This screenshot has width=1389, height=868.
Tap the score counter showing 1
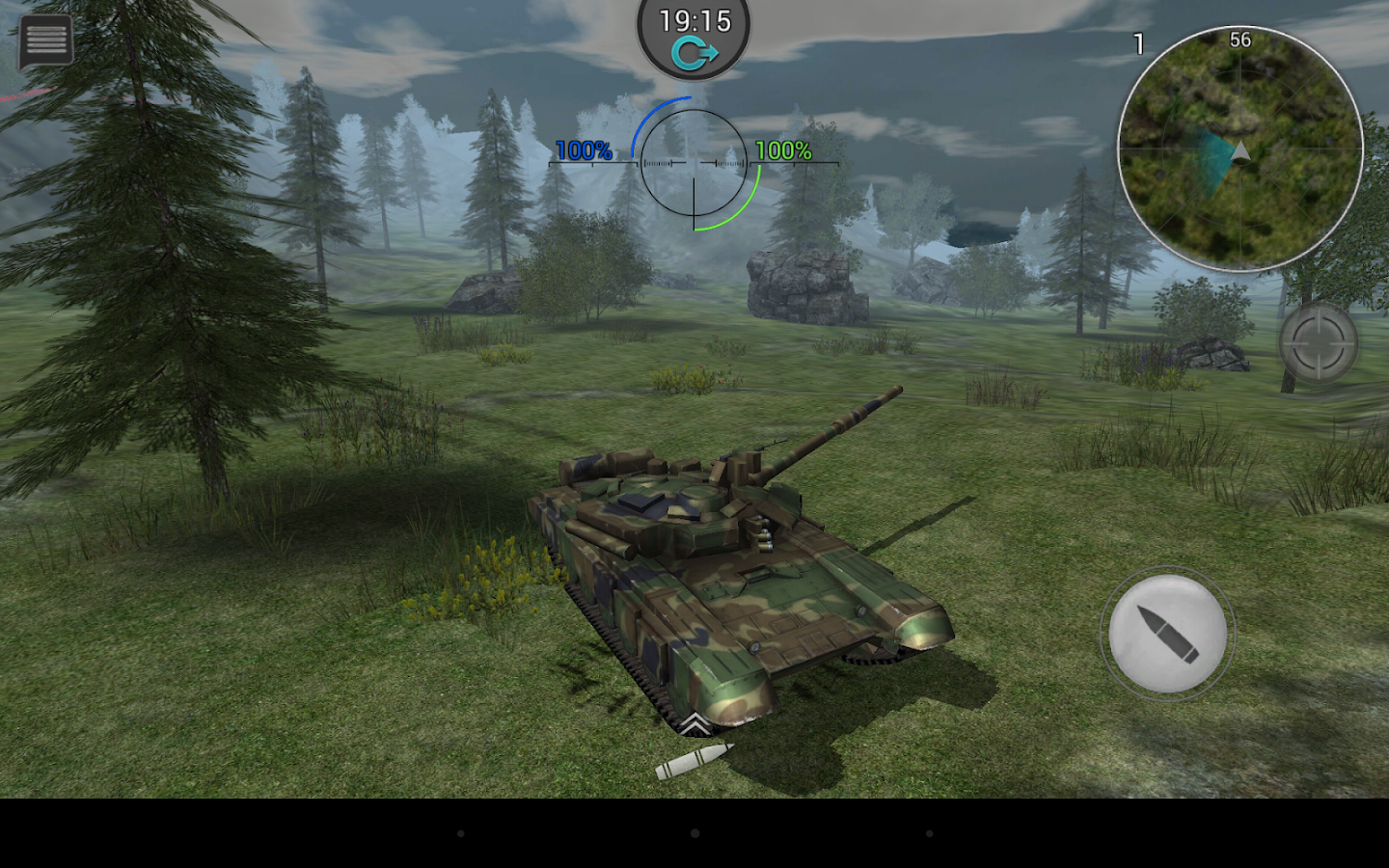click(1137, 41)
